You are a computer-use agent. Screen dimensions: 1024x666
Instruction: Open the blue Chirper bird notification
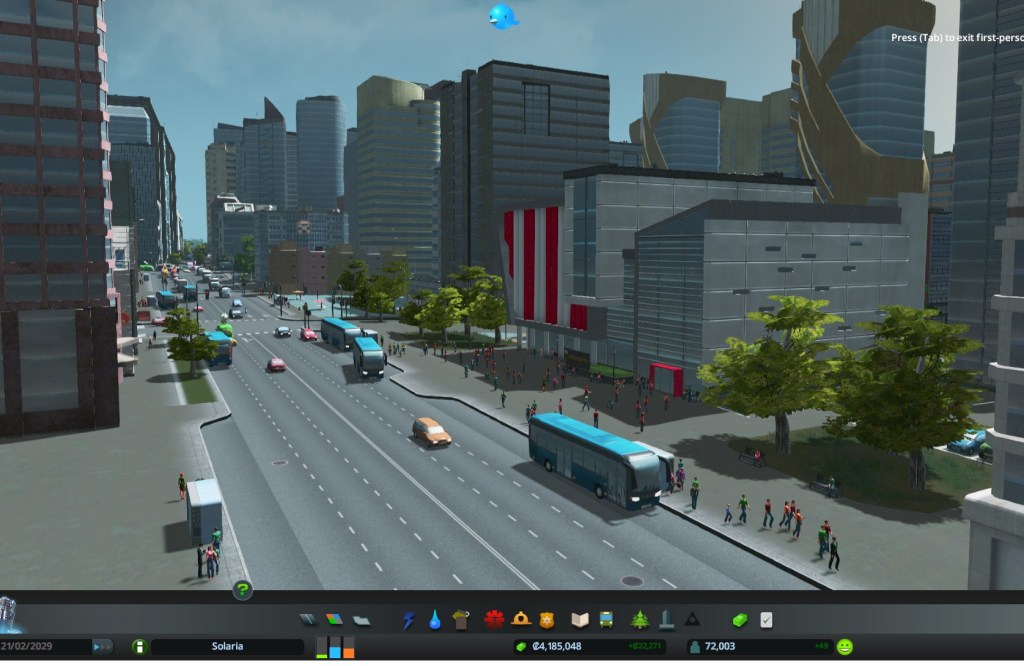point(502,16)
